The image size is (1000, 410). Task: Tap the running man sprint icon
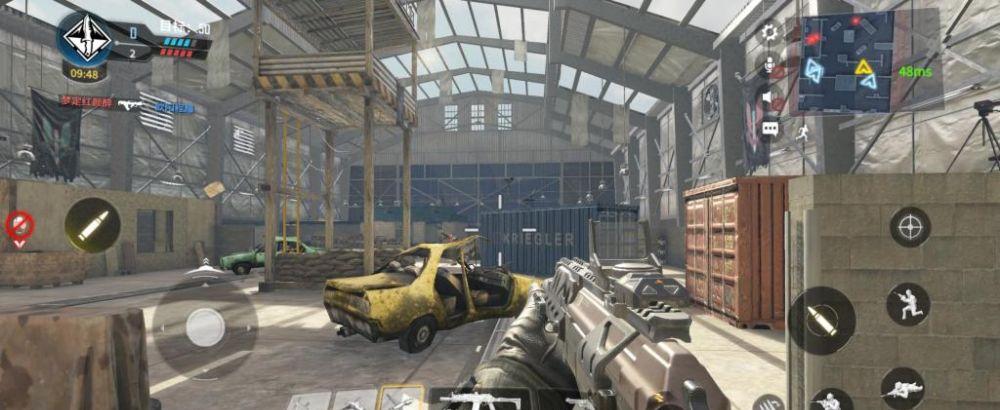pyautogui.click(x=802, y=131)
